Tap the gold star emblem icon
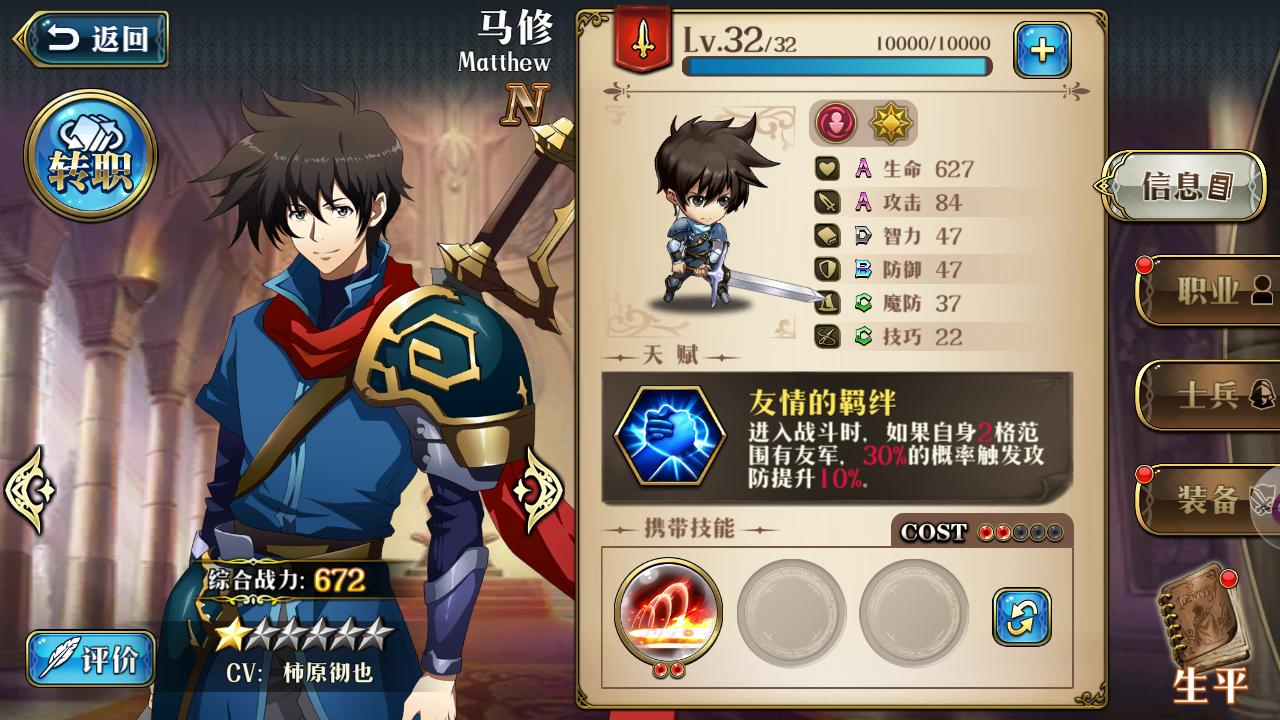 (x=887, y=124)
